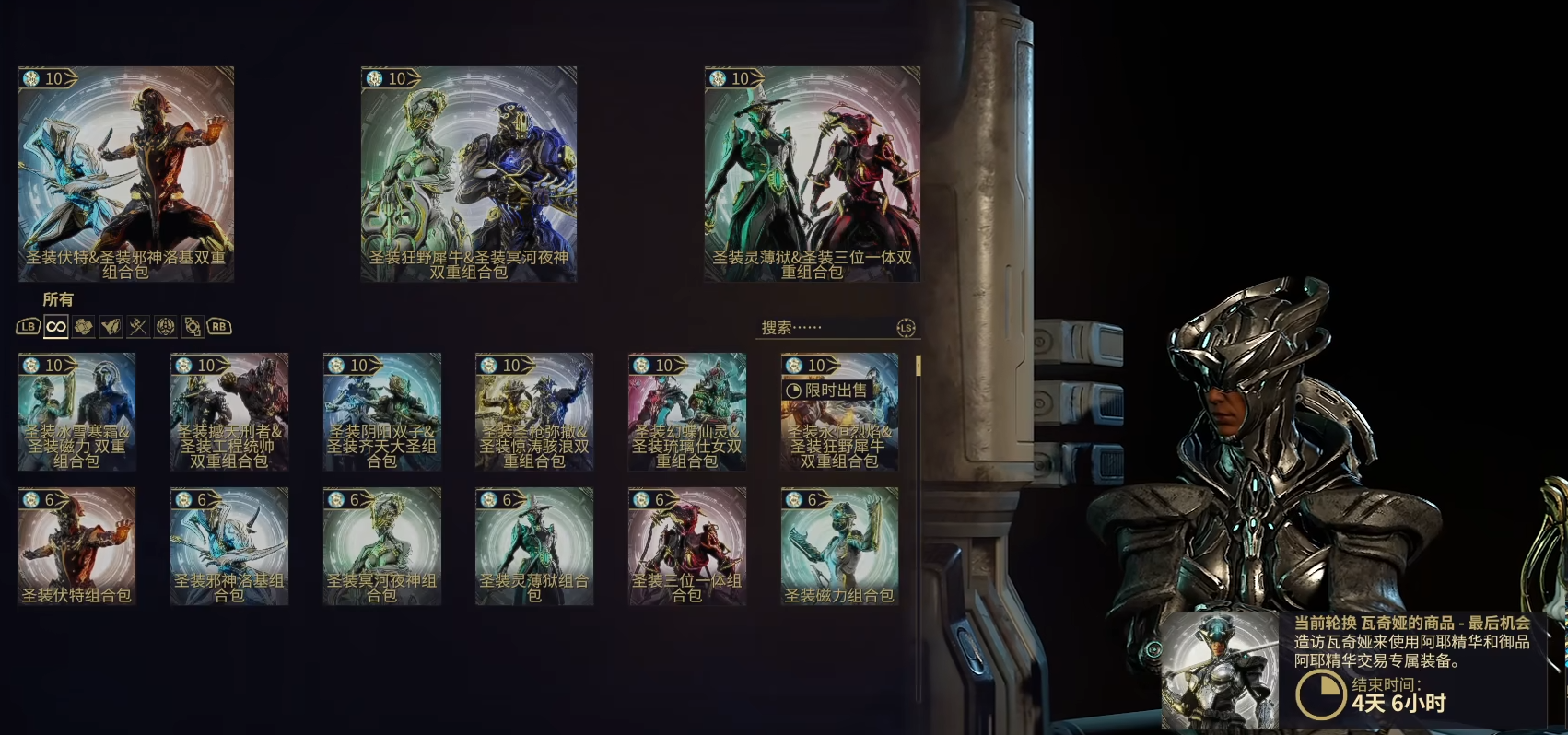The image size is (1568, 735).
Task: Choose the 圣装冥河夜神组合包 item
Action: (382, 546)
